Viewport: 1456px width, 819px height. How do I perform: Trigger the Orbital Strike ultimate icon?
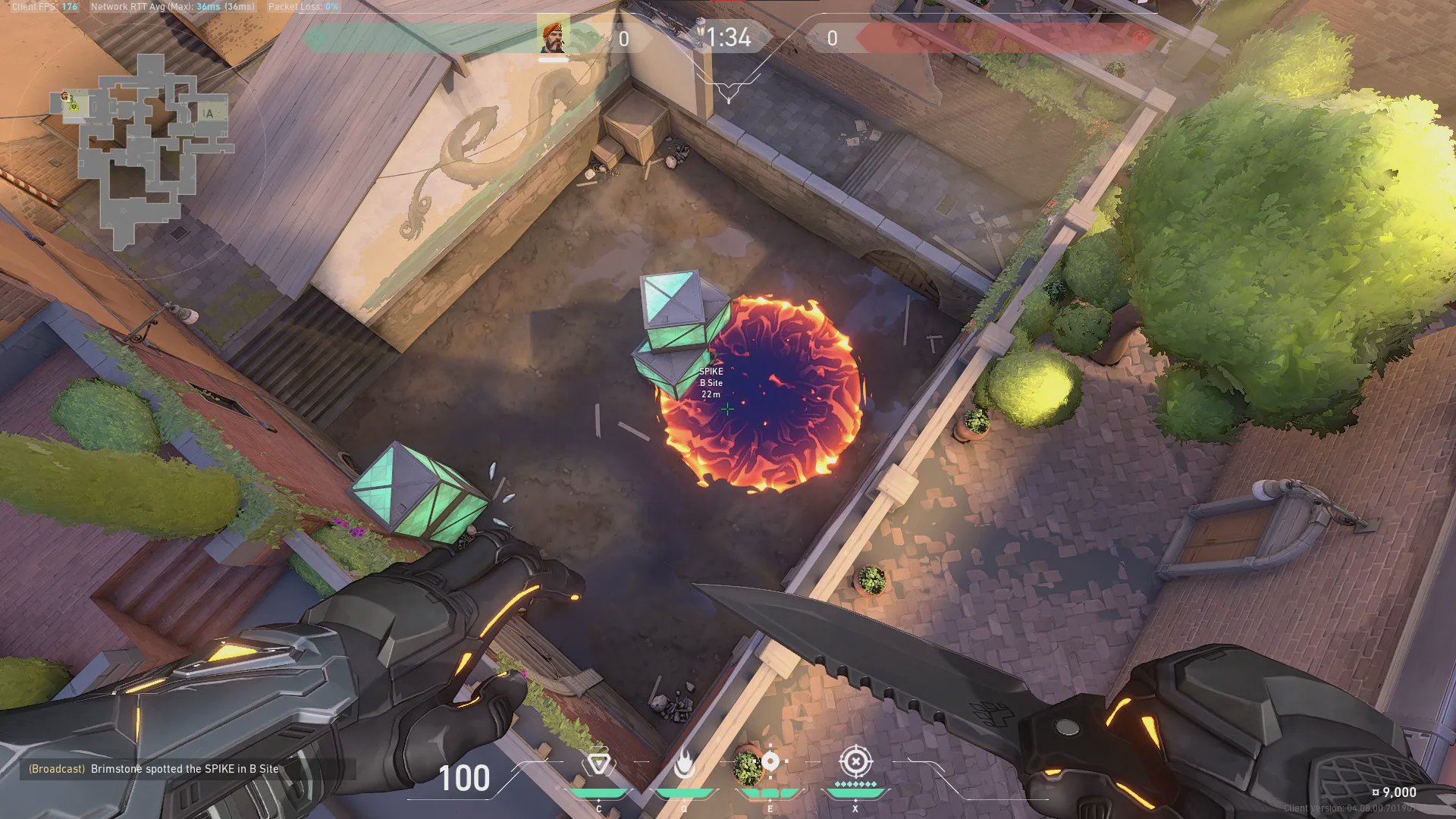pos(855,761)
